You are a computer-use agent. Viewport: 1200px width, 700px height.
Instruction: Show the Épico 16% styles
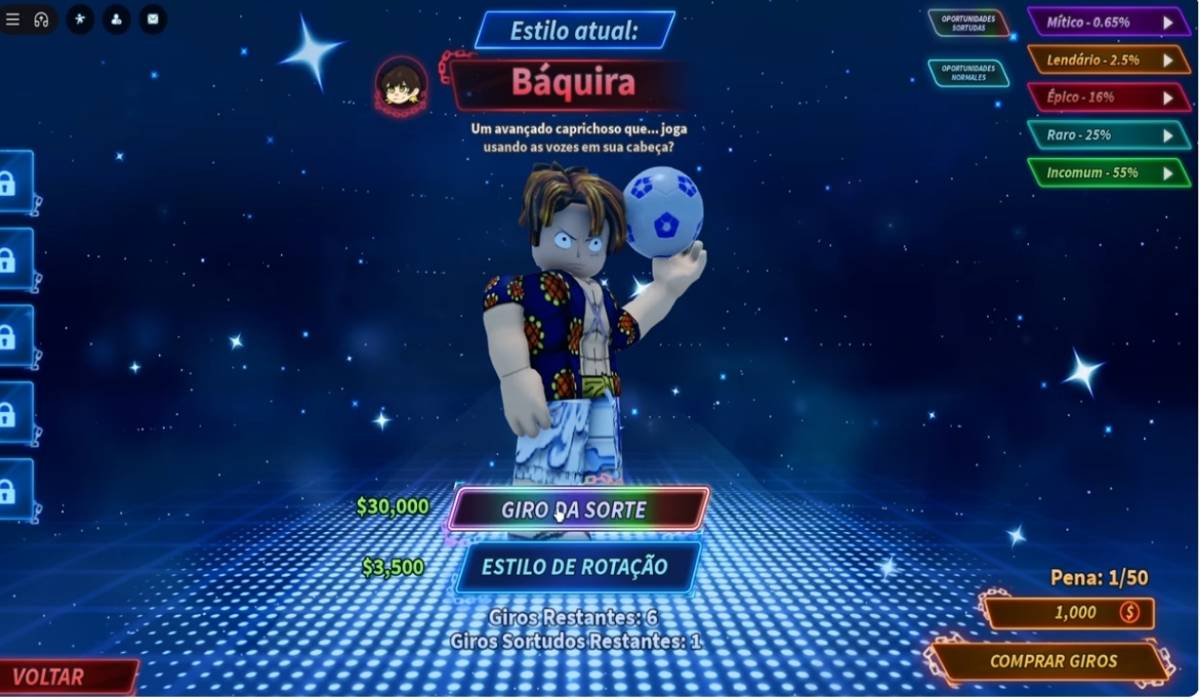(x=1108, y=97)
